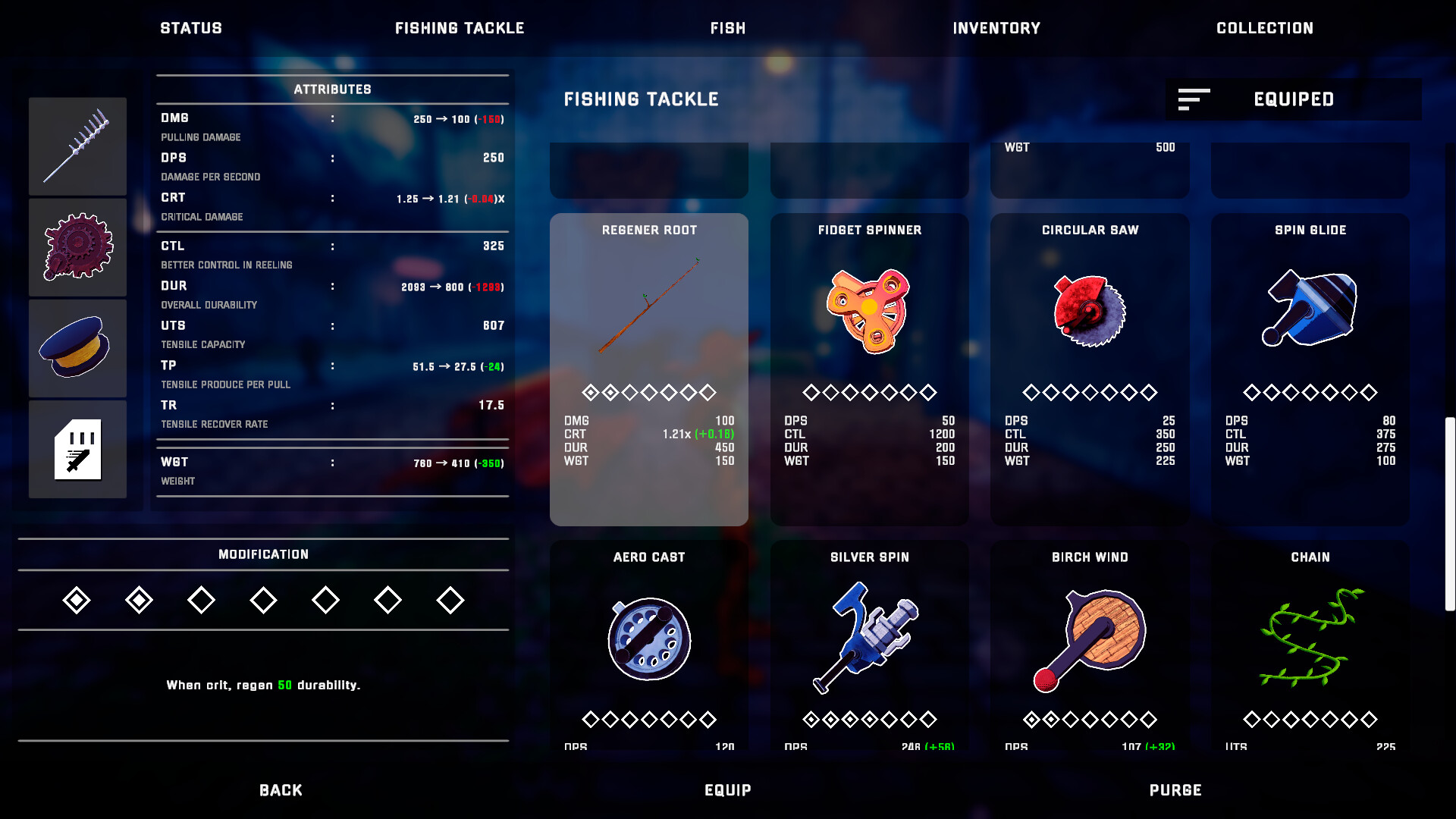Open the INVENTORY tab
Viewport: 1456px width, 819px height.
997,28
